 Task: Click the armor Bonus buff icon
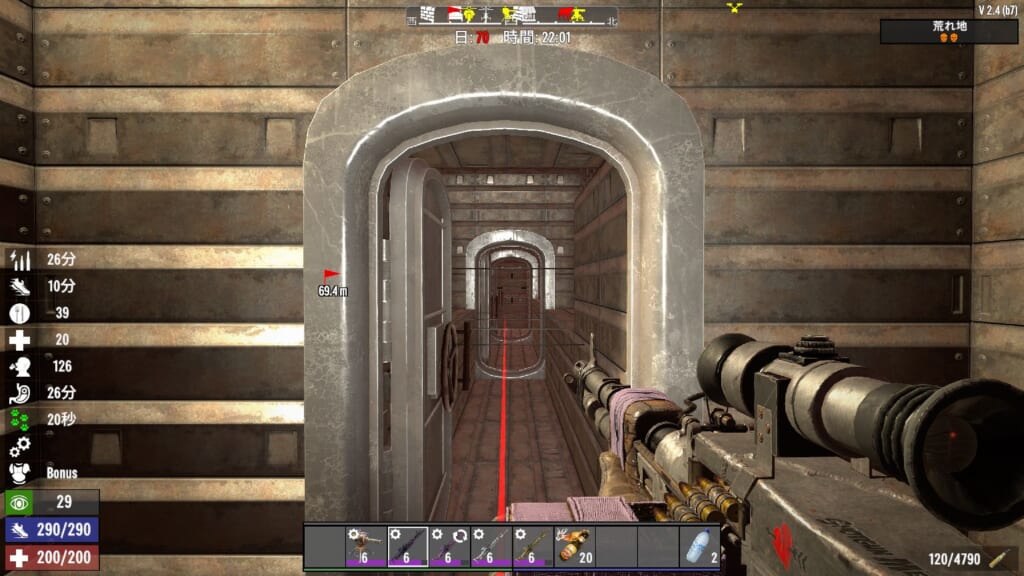click(20, 473)
